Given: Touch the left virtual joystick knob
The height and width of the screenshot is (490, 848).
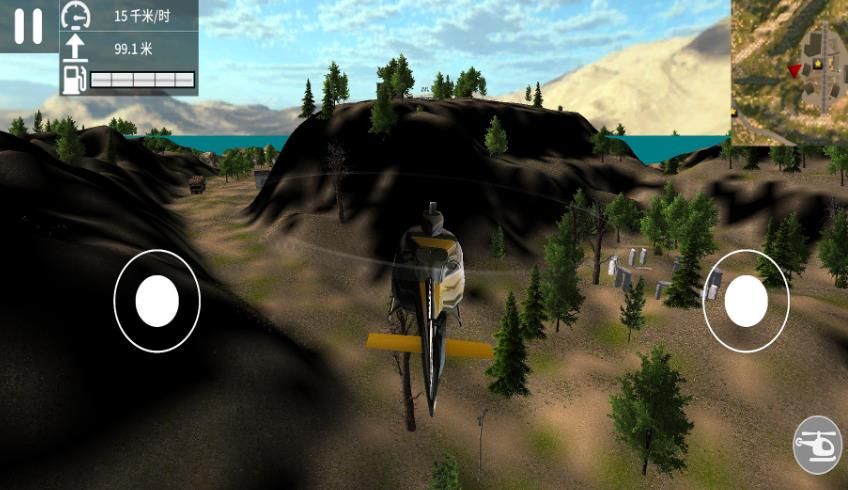Looking at the screenshot, I should (x=157, y=301).
